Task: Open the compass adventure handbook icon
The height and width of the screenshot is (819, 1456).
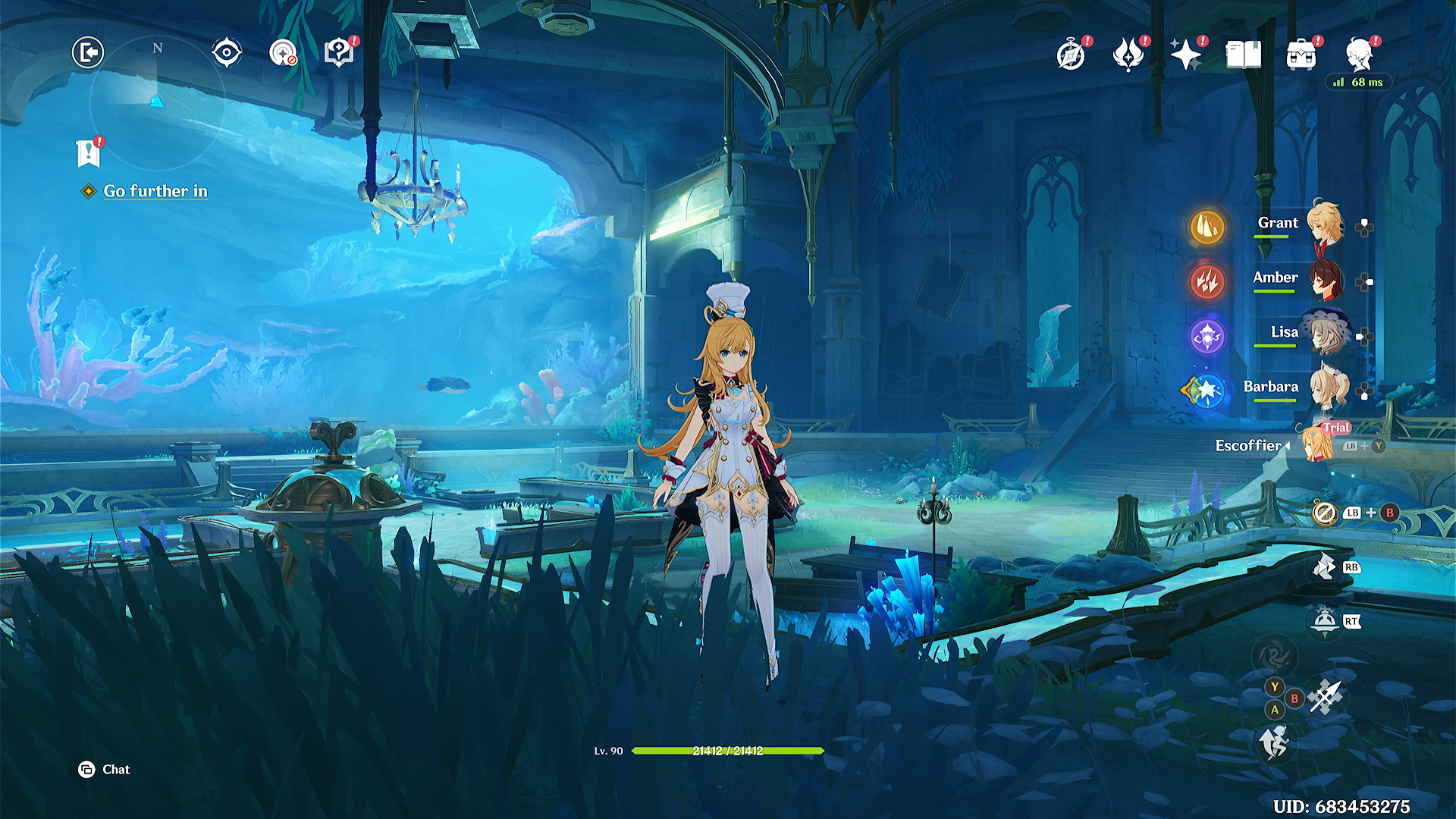Action: [1071, 55]
